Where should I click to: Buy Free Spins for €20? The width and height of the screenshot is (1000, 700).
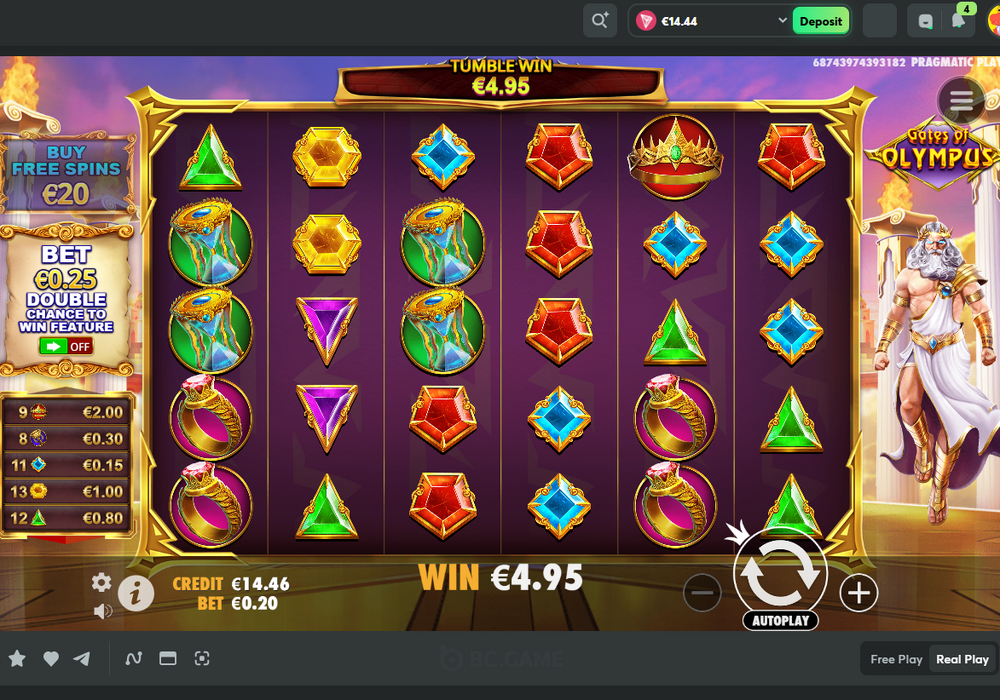pyautogui.click(x=68, y=177)
